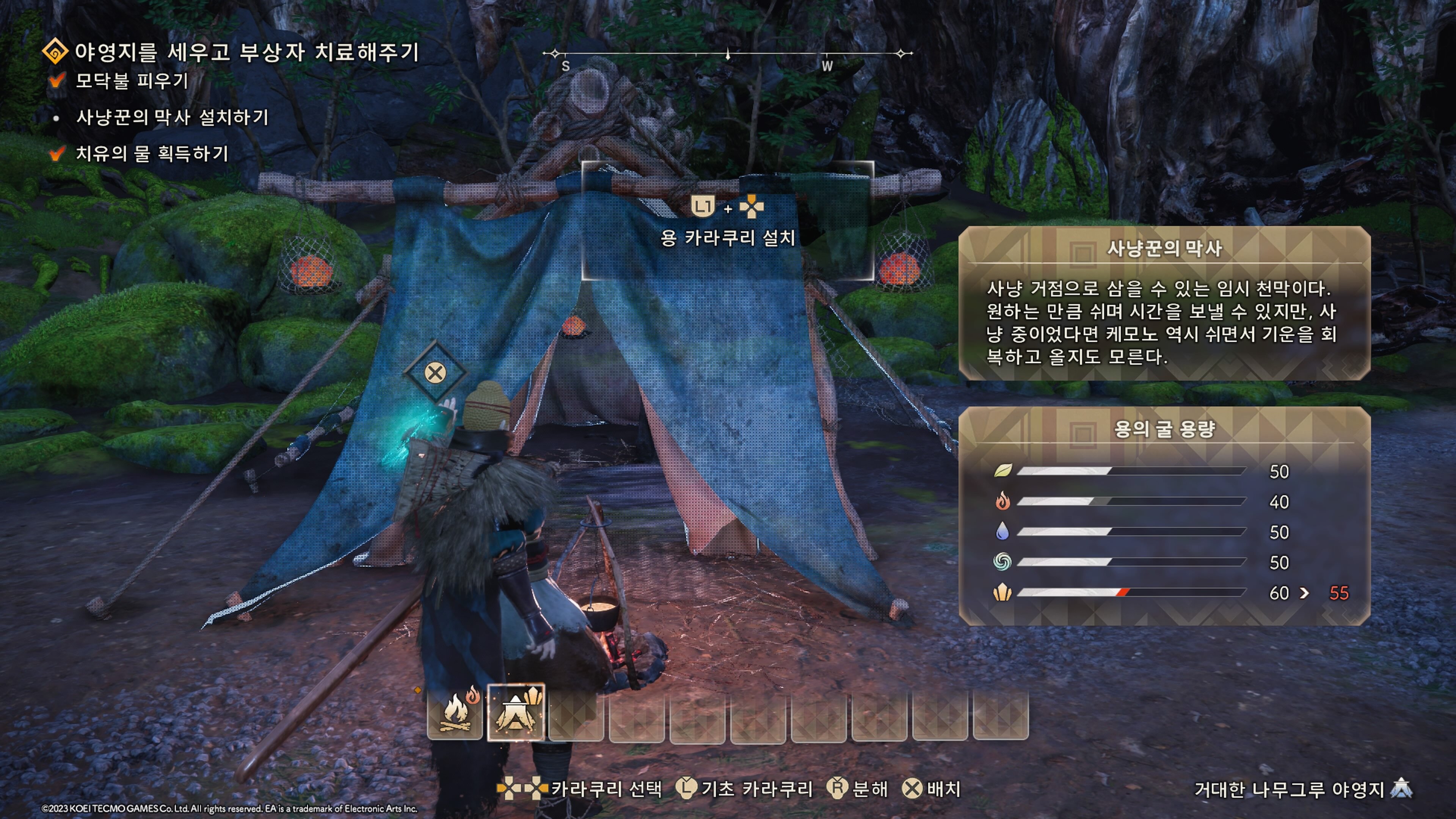
Task: Click the Hunter's Tent description panel
Action: [x=1164, y=303]
